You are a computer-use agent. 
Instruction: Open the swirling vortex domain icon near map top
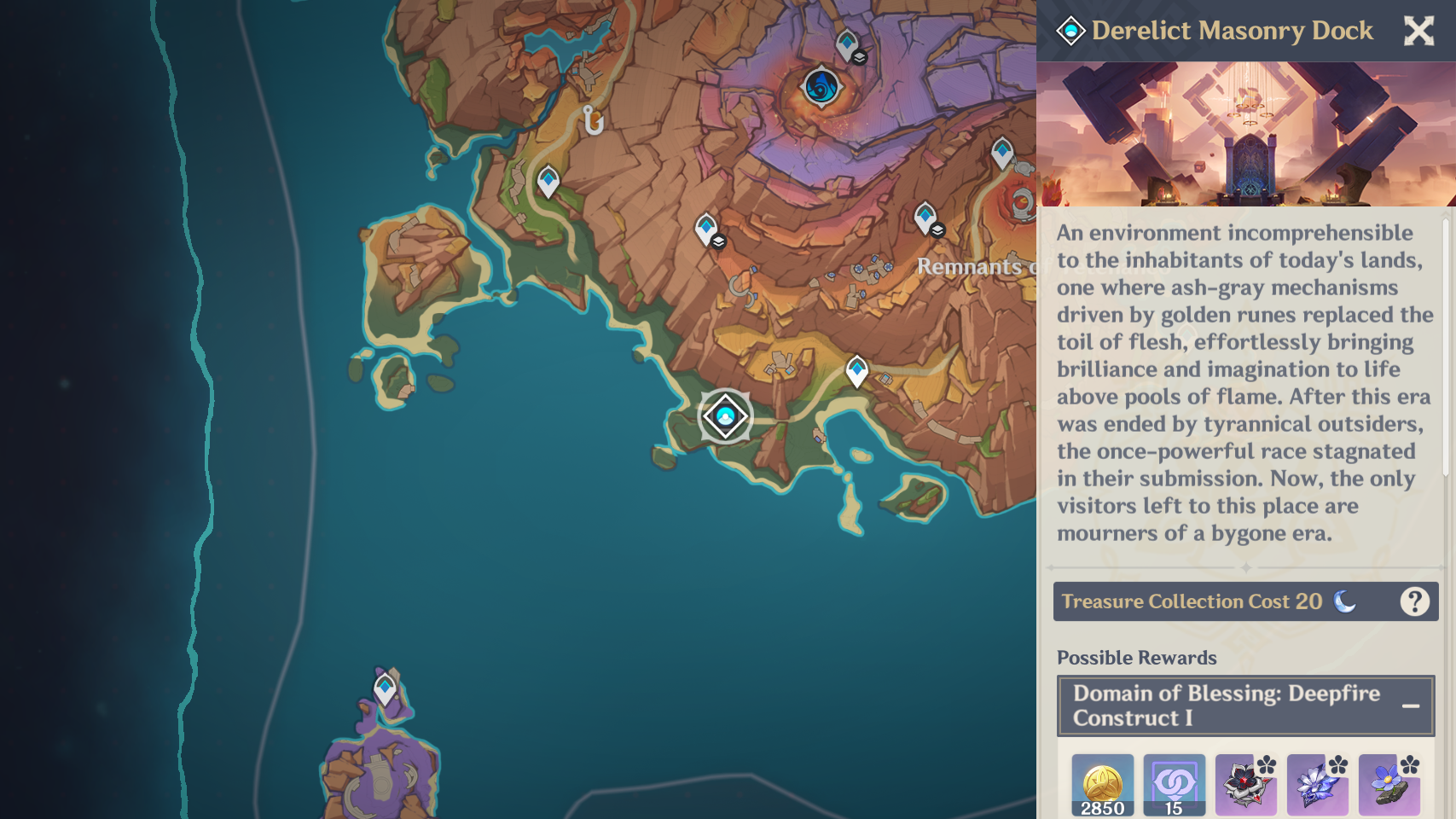[820, 88]
